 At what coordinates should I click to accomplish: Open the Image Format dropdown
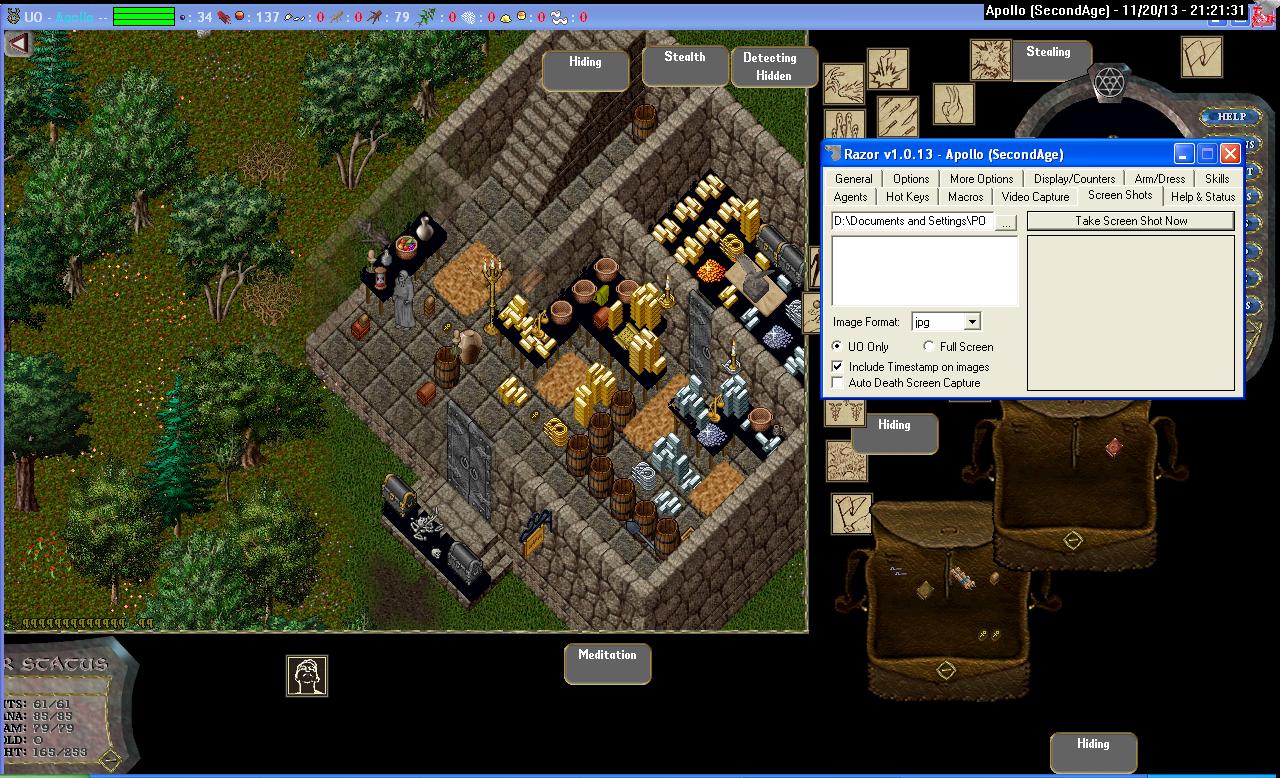(972, 322)
